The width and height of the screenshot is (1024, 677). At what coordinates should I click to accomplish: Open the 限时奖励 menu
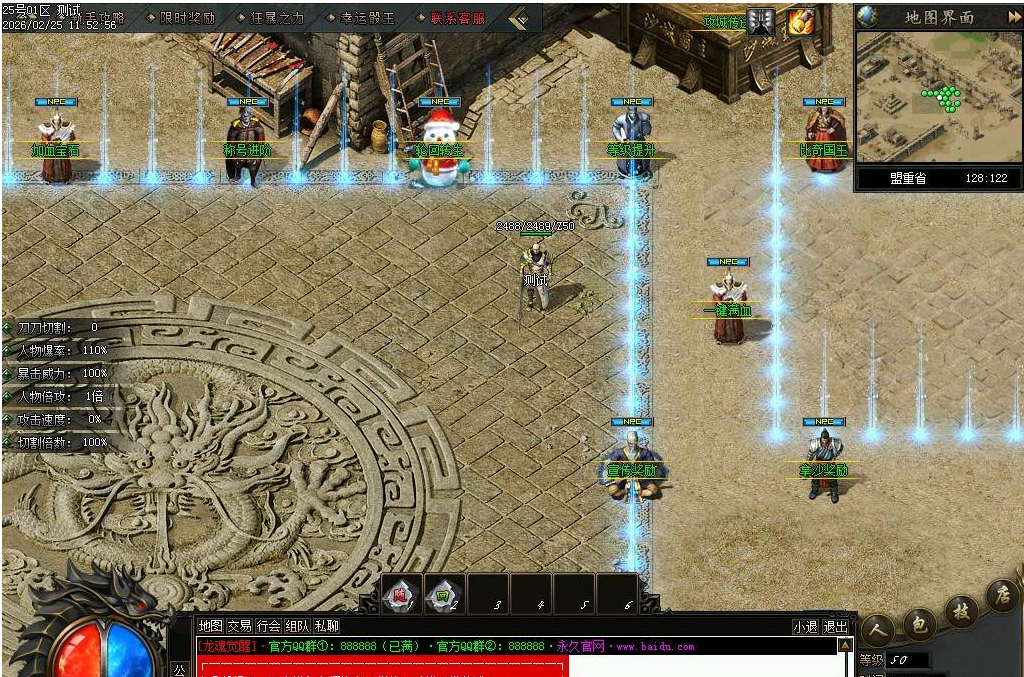pyautogui.click(x=187, y=18)
